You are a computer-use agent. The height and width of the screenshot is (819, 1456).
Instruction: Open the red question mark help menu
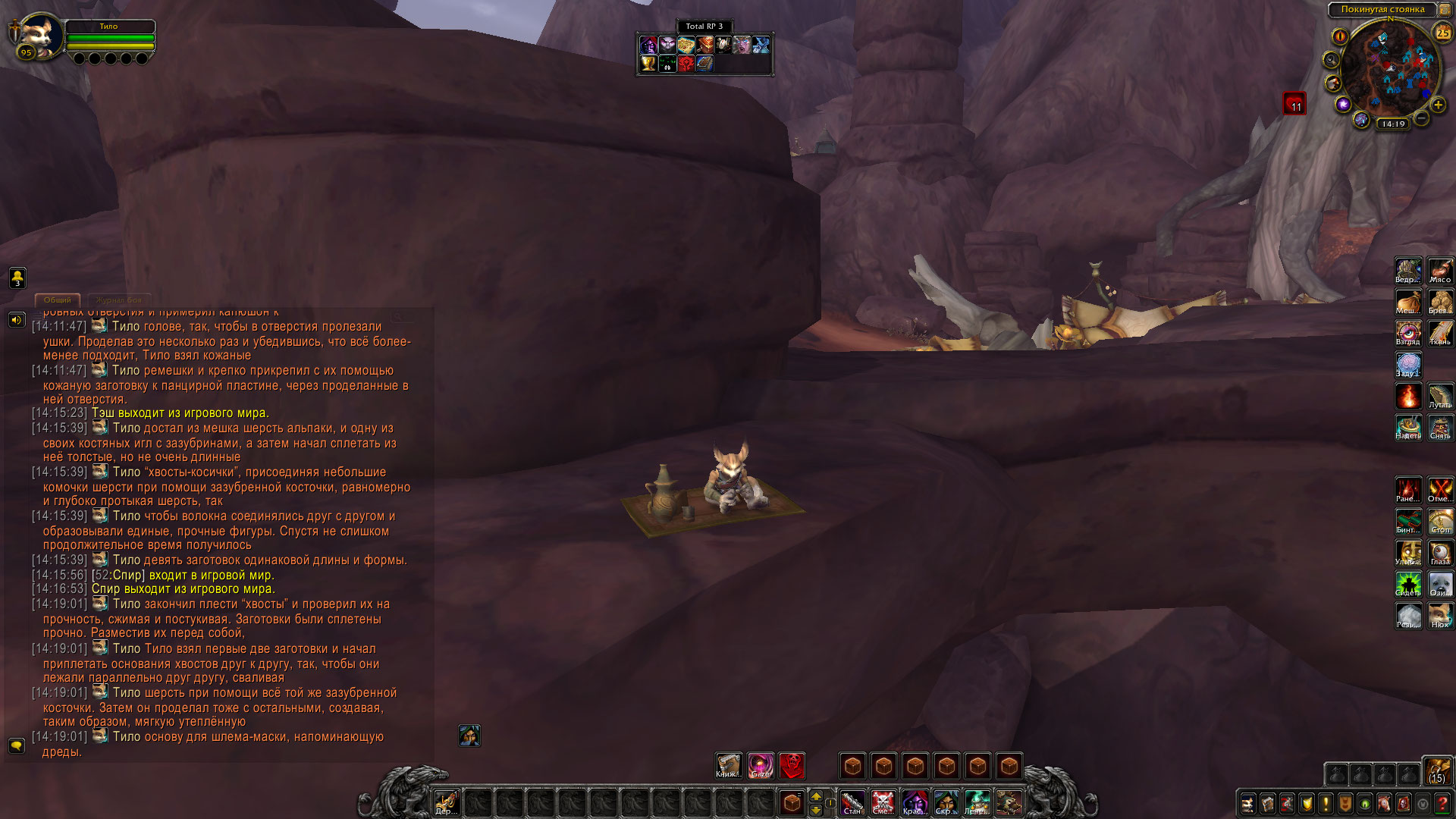(1443, 803)
